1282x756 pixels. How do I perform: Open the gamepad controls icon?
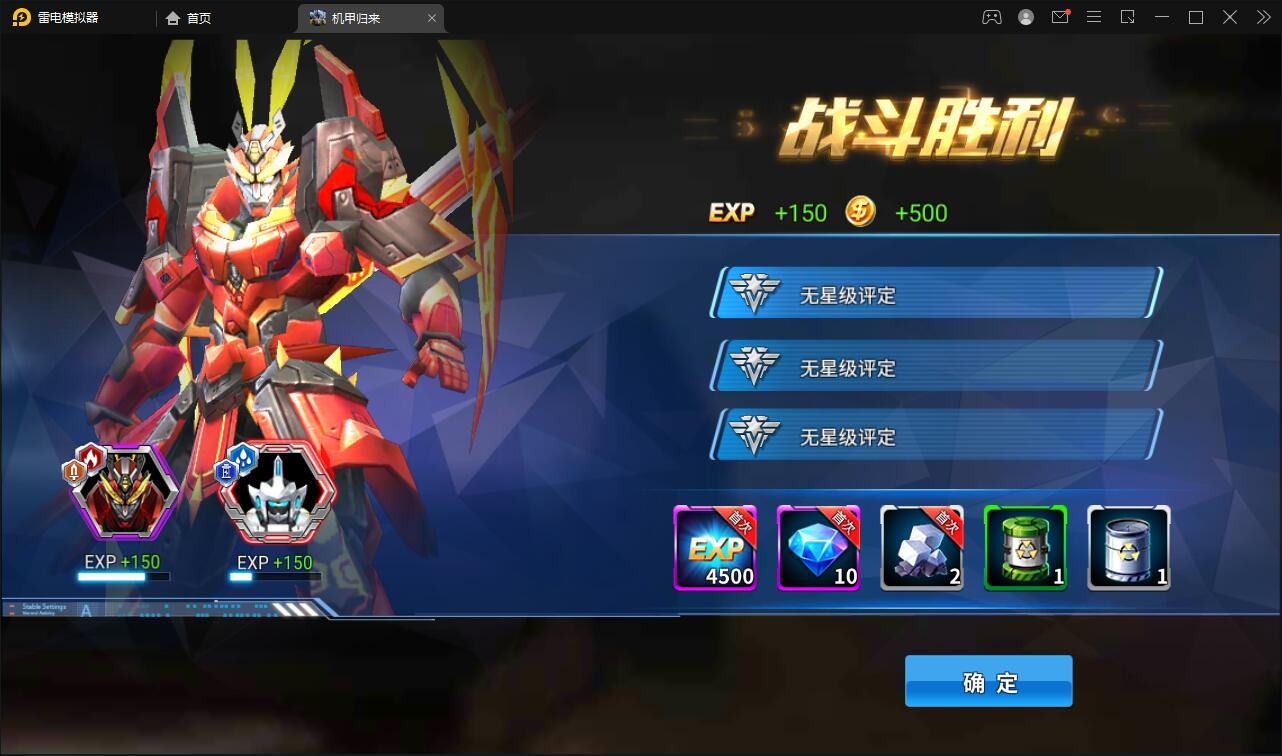[991, 17]
